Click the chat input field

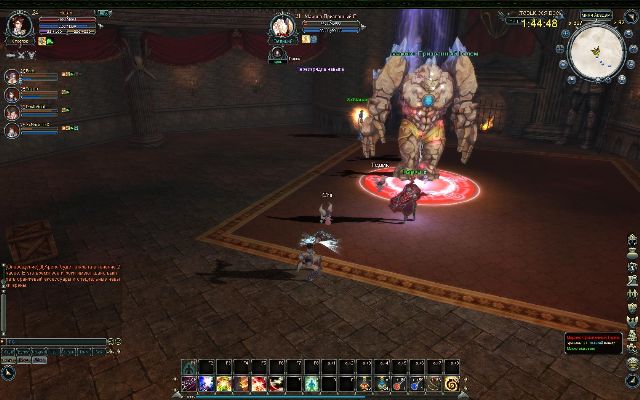(55, 341)
